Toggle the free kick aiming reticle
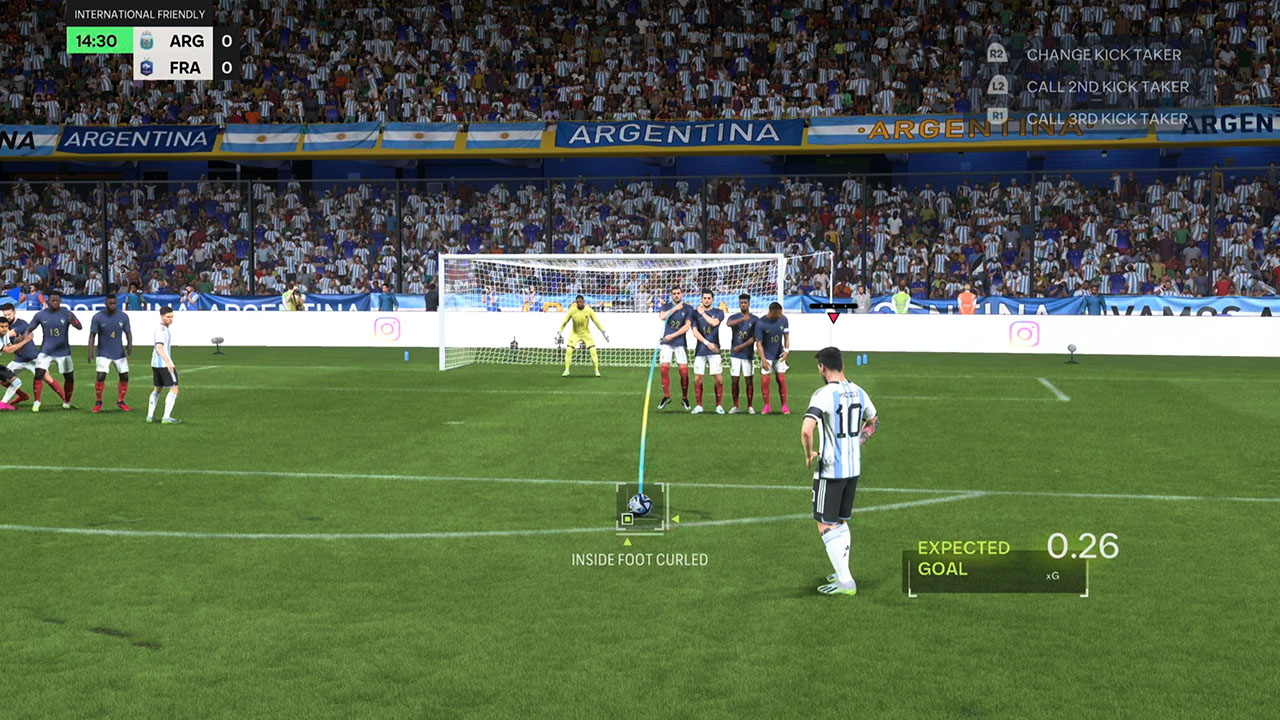 coord(642,507)
